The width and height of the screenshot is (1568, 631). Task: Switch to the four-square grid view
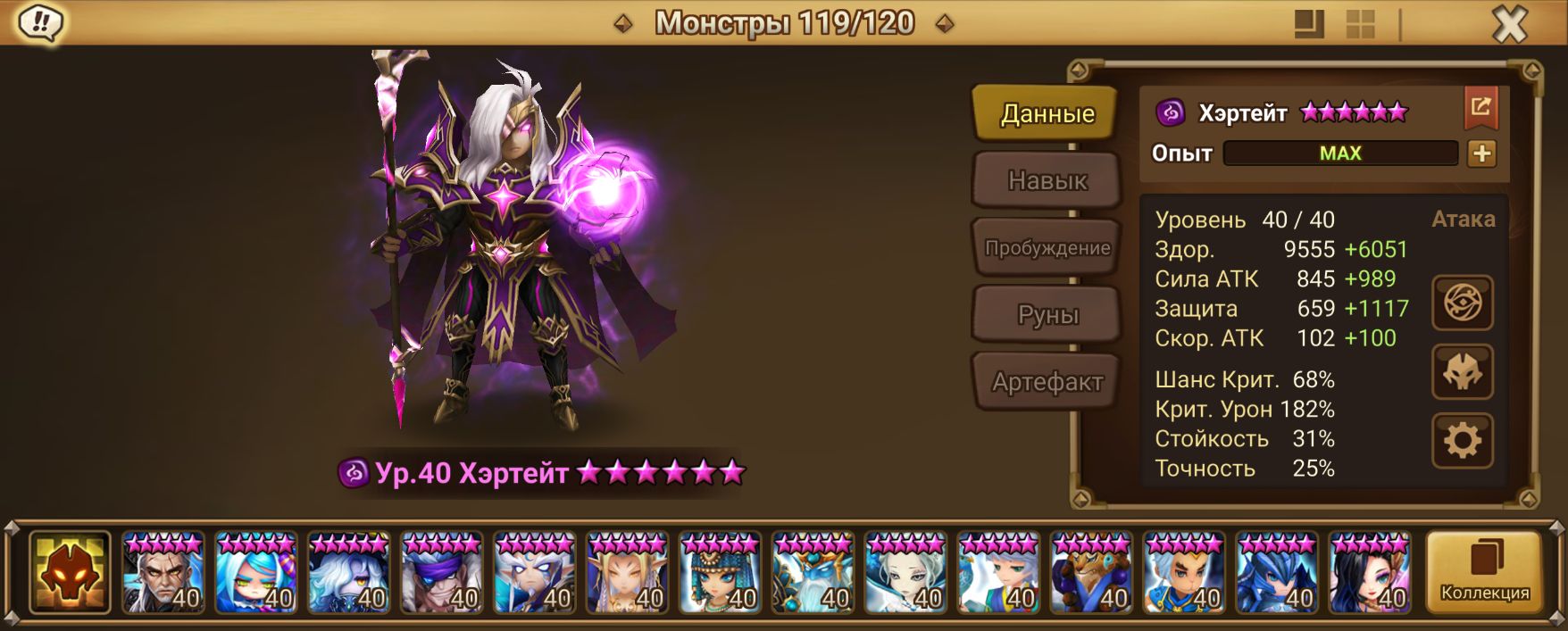click(1361, 24)
